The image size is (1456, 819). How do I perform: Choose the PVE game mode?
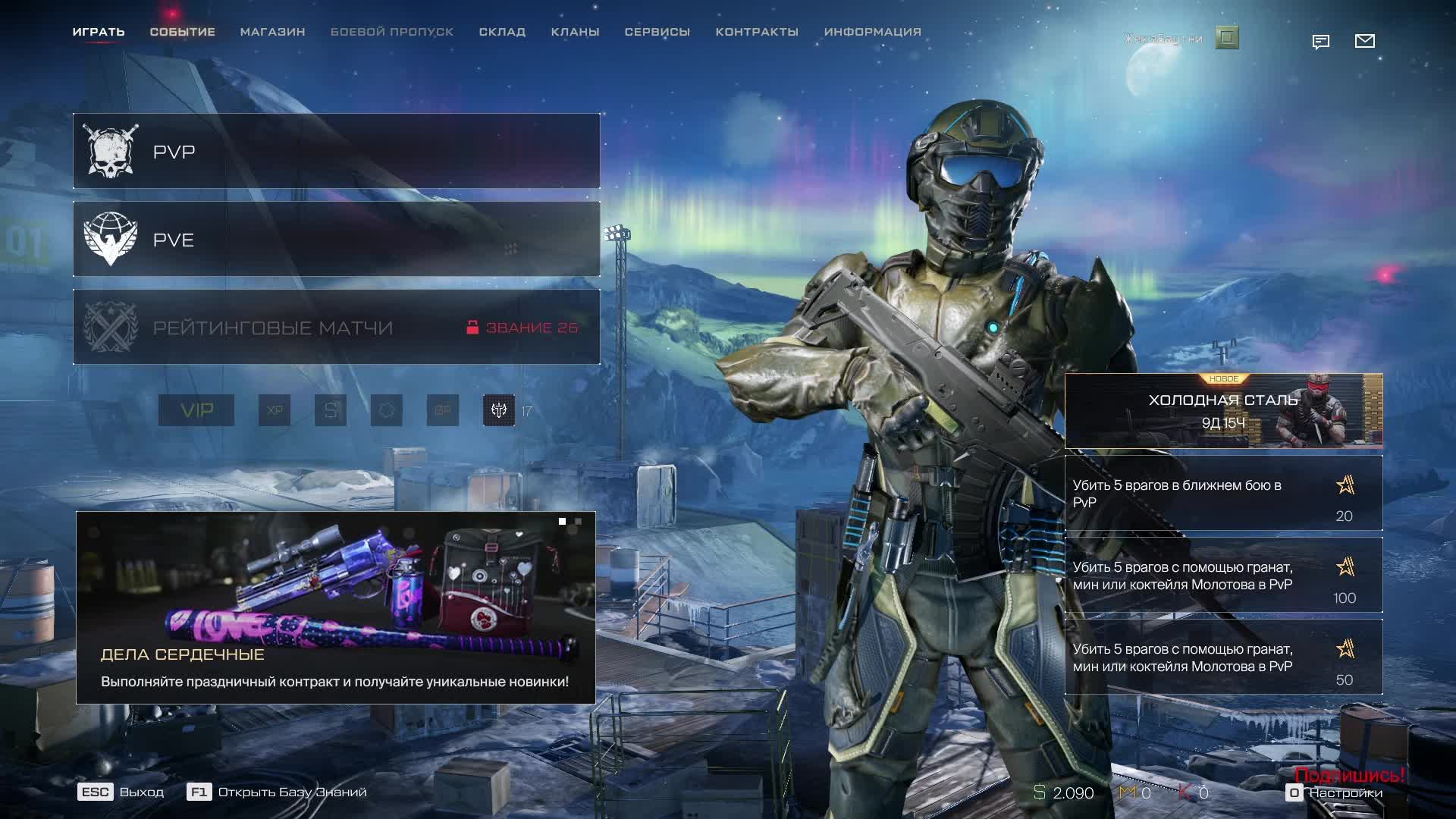click(x=336, y=239)
